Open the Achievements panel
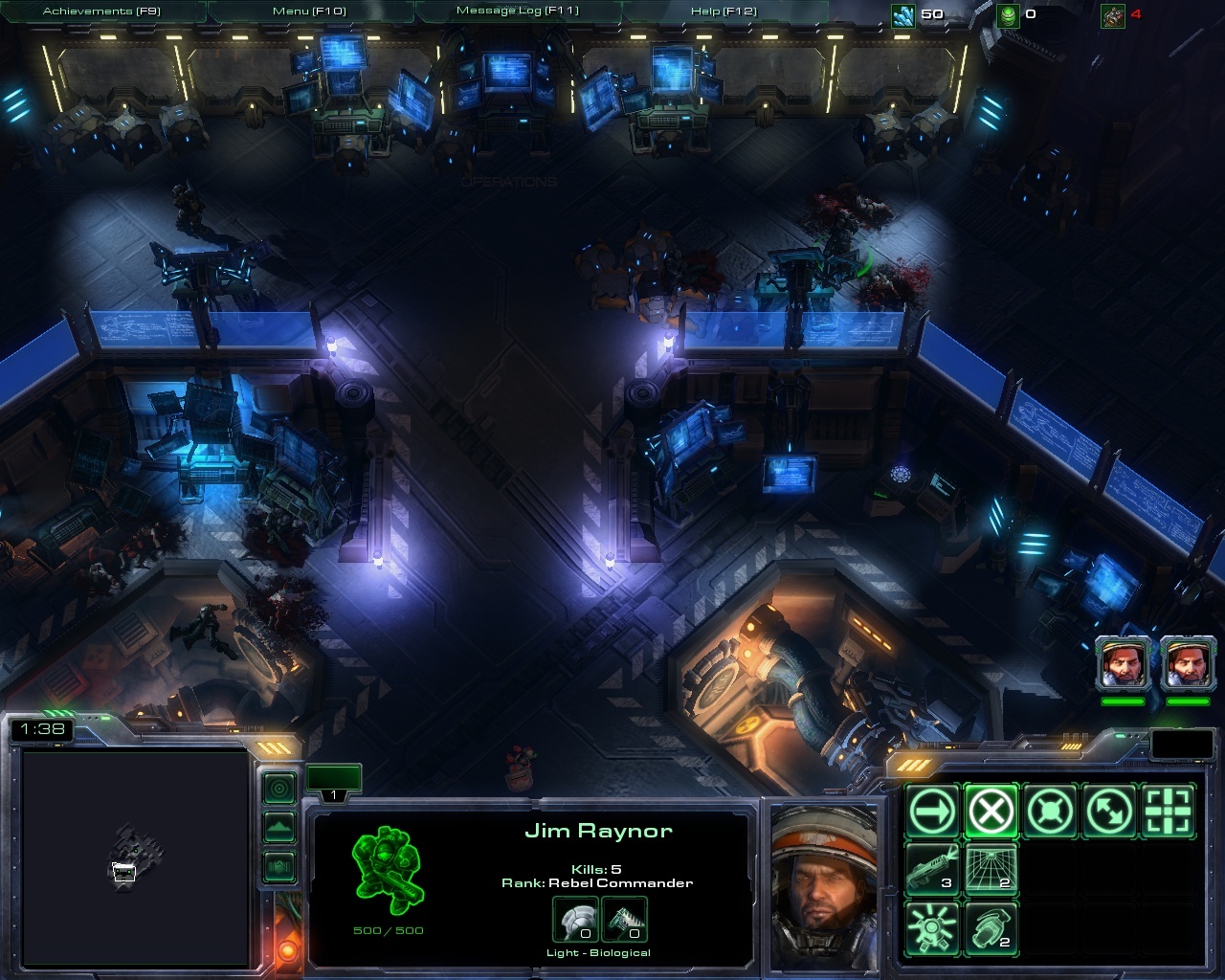The image size is (1225, 980). point(100,11)
